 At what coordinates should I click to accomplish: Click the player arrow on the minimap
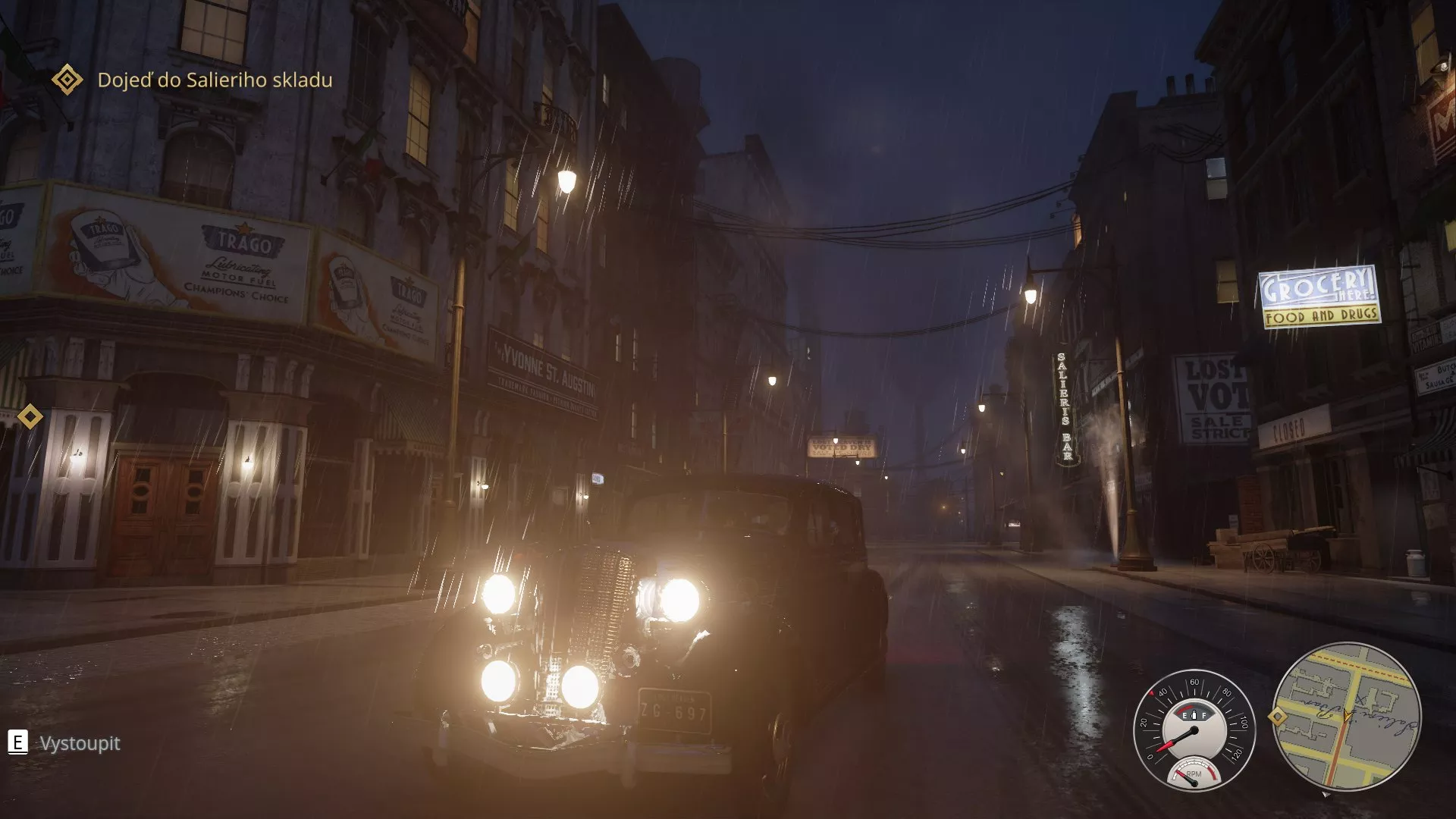tap(1346, 716)
